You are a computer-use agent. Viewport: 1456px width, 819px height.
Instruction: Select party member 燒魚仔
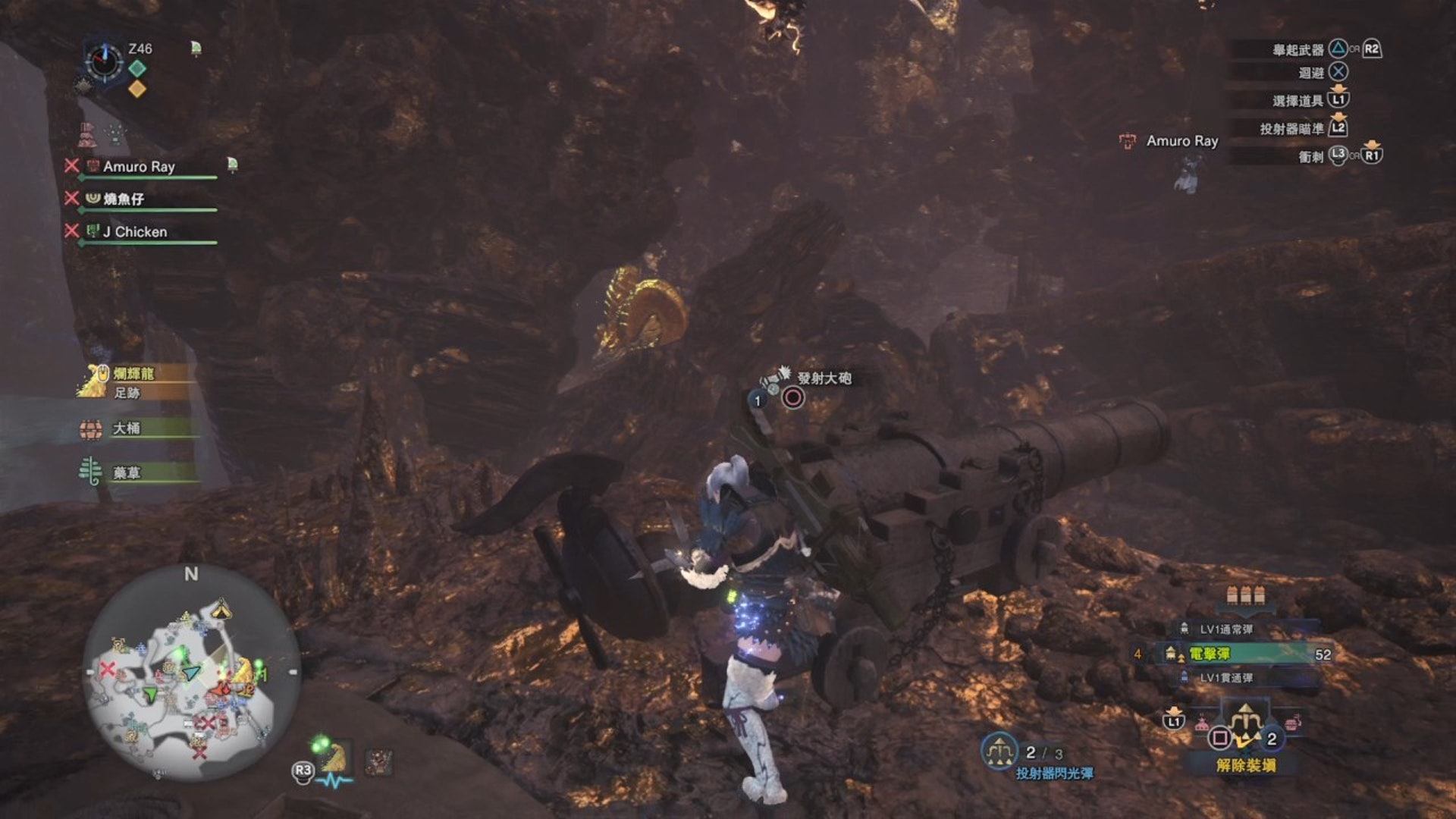(x=124, y=199)
